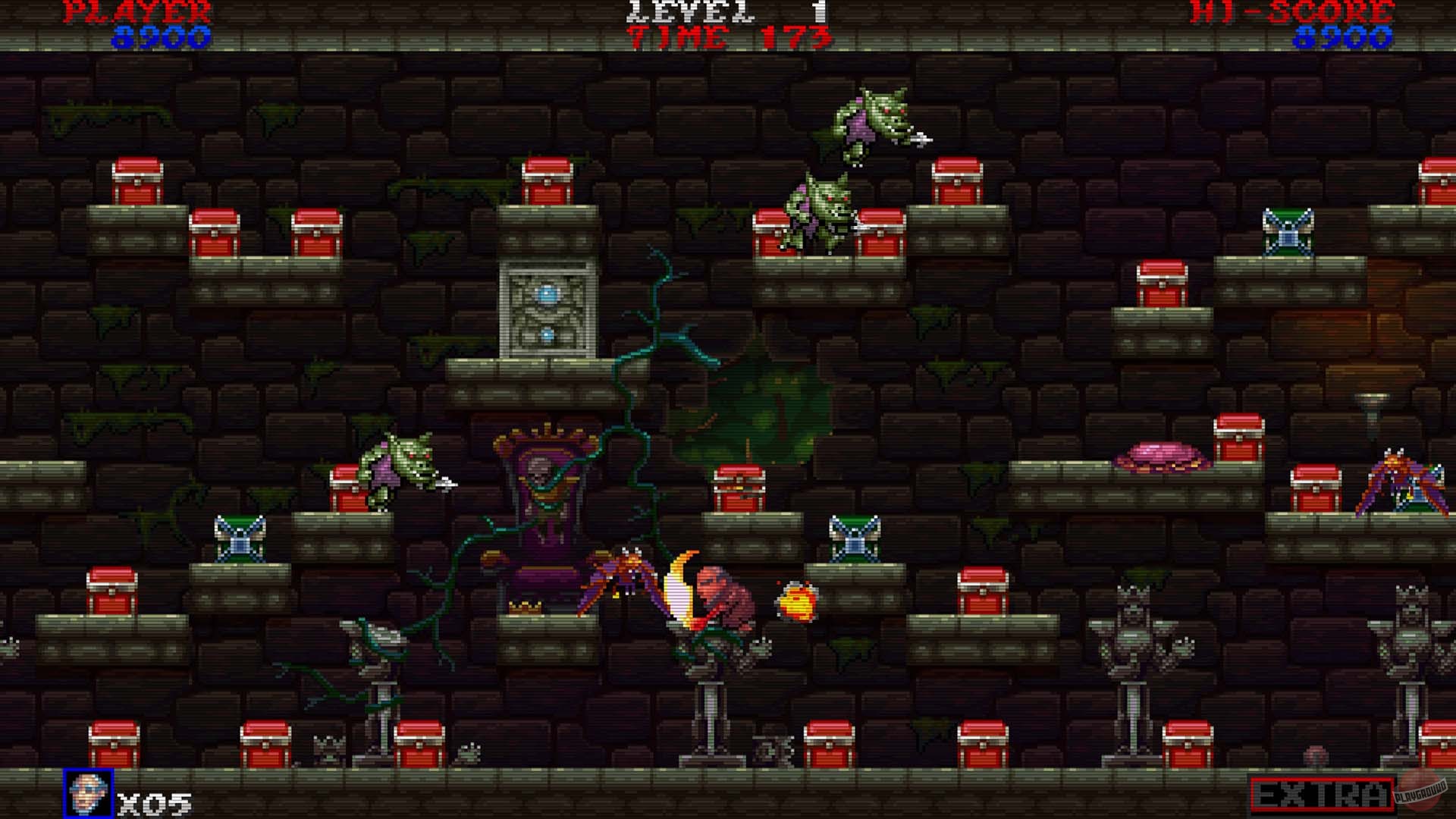Open the red chest at the top center platform
The height and width of the screenshot is (819, 1456).
point(546,182)
